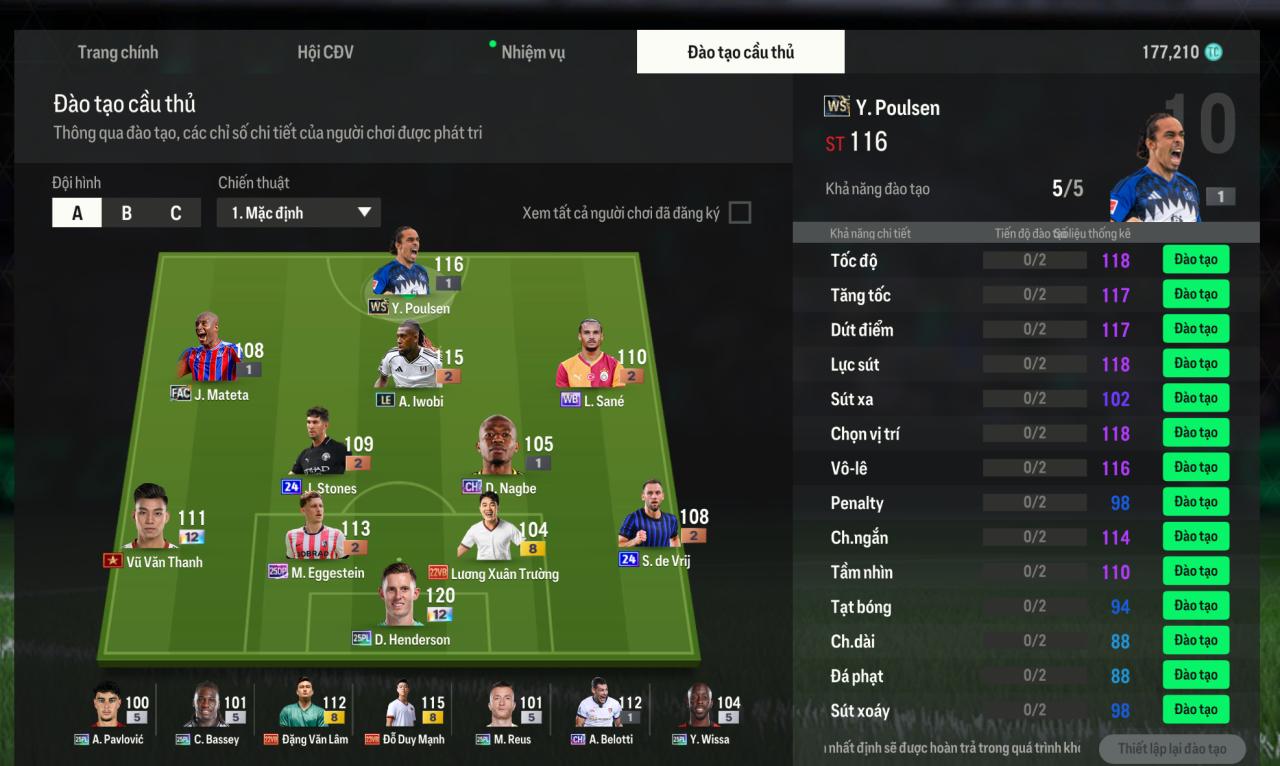
Task: Click Đào tạo for Dứt điểm
Action: [x=1195, y=329]
